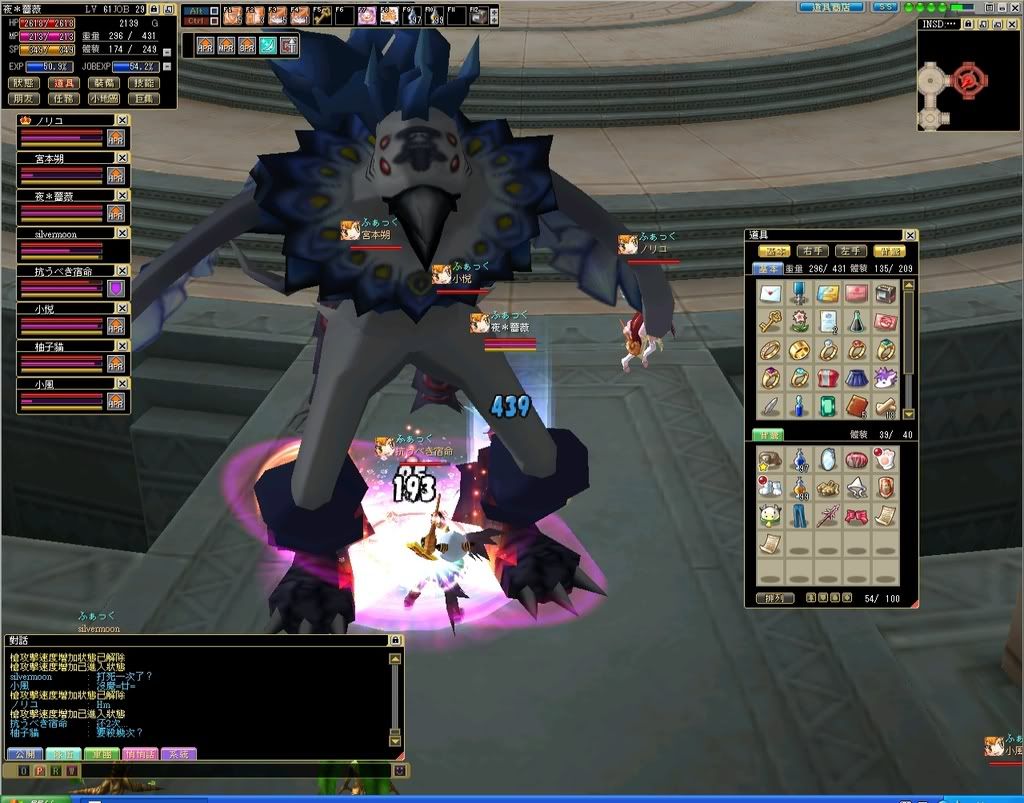This screenshot has width=1024, height=803.
Task: Select the white envelope letter item
Action: click(x=770, y=294)
